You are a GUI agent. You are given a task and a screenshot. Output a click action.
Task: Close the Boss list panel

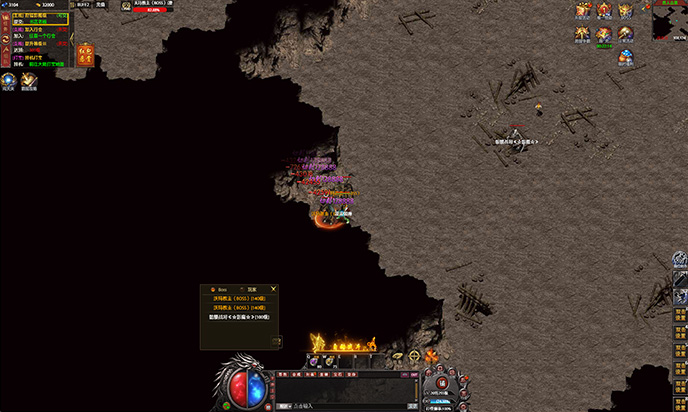tap(274, 289)
